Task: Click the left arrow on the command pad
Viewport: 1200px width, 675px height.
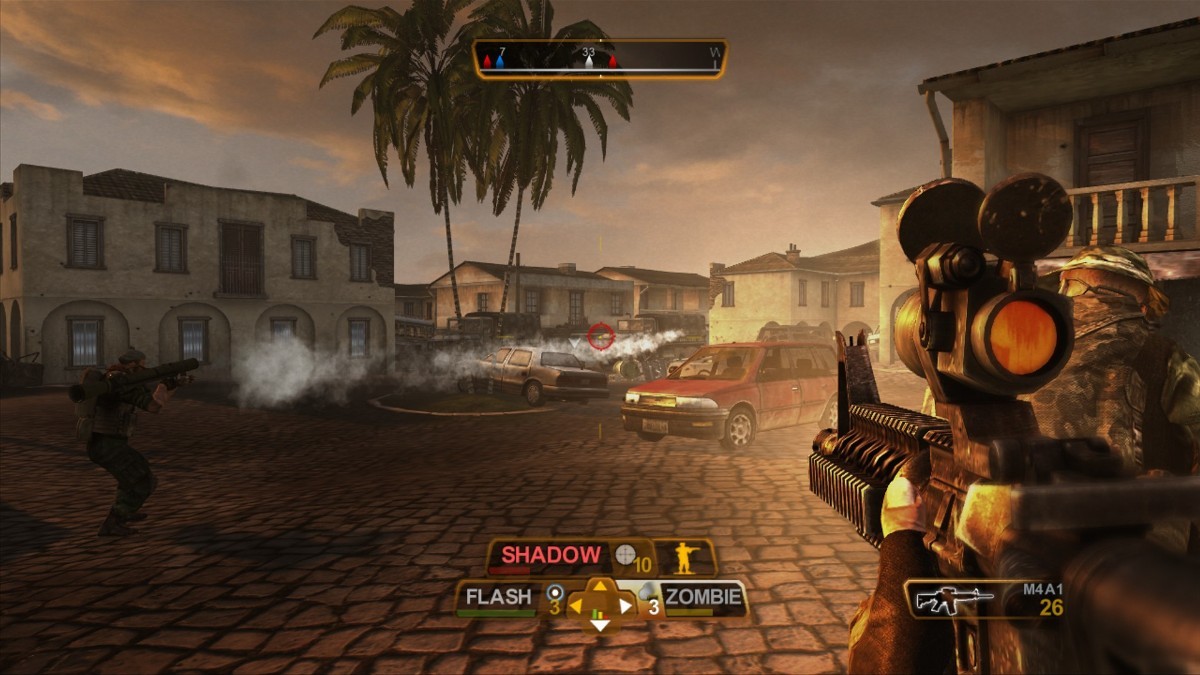Action: (576, 605)
